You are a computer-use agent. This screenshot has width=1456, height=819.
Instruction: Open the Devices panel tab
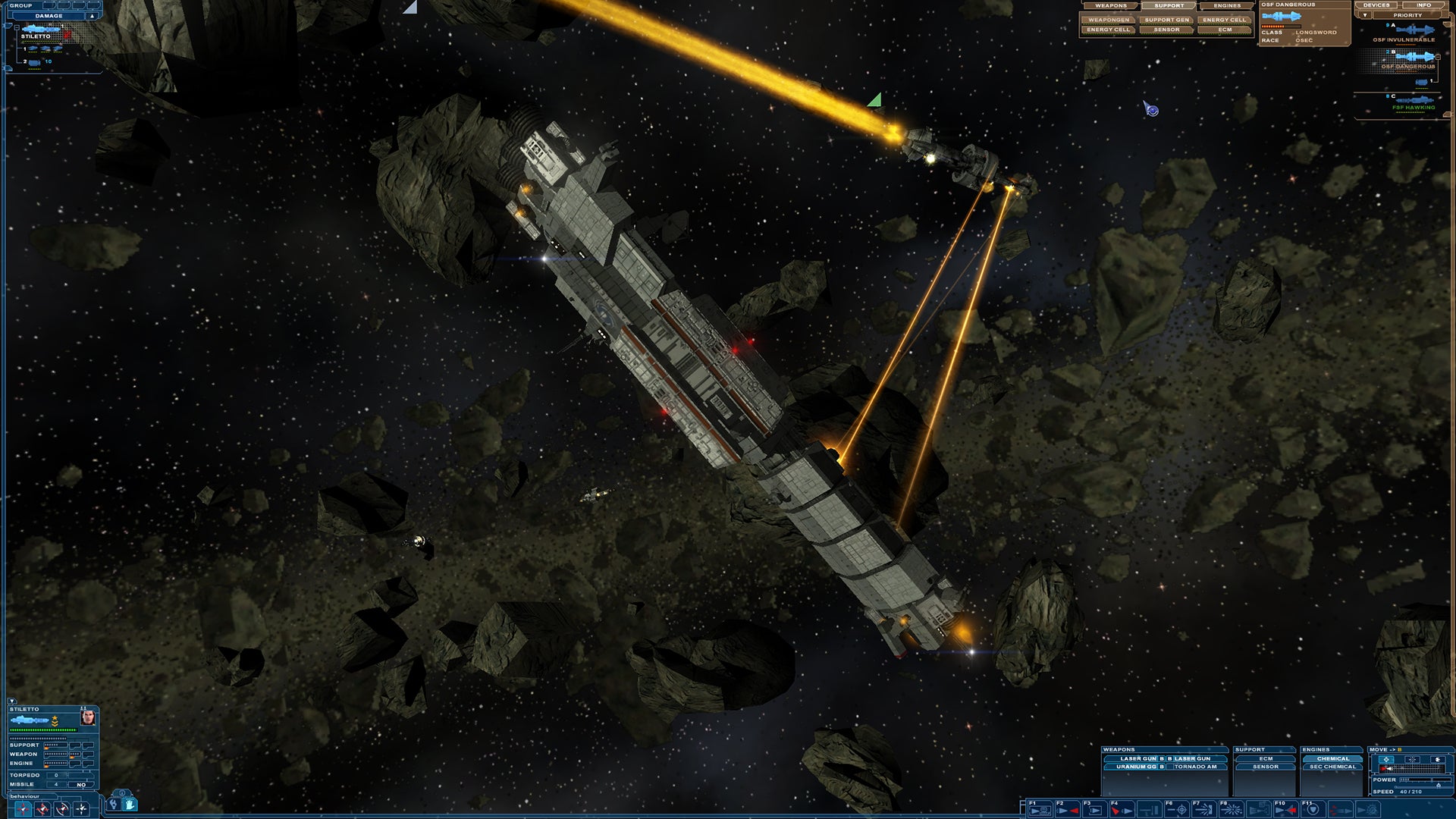(x=1376, y=5)
